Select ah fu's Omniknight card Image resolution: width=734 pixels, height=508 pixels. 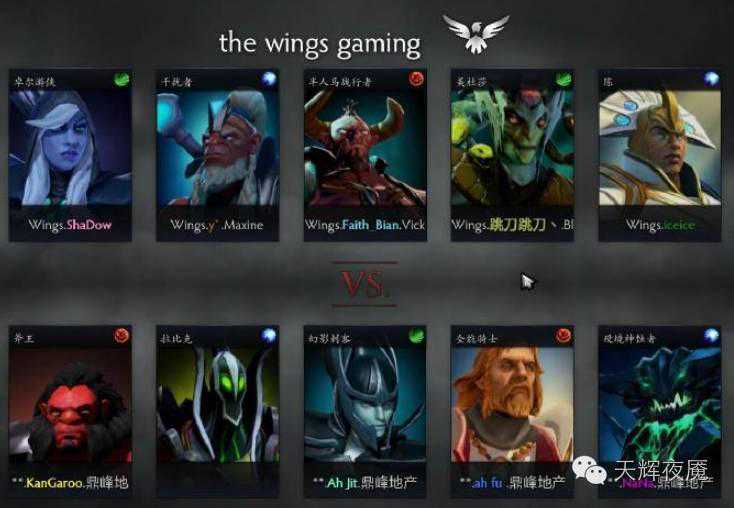[x=512, y=408]
